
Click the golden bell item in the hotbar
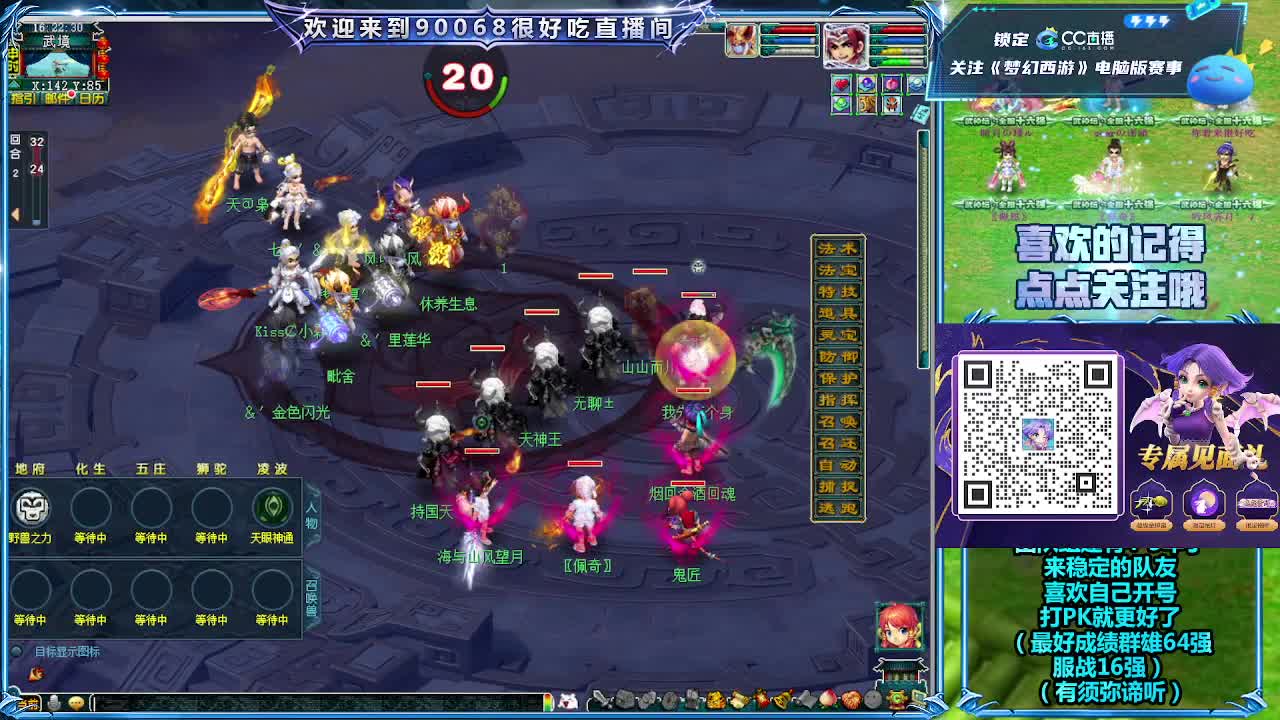pos(780,700)
